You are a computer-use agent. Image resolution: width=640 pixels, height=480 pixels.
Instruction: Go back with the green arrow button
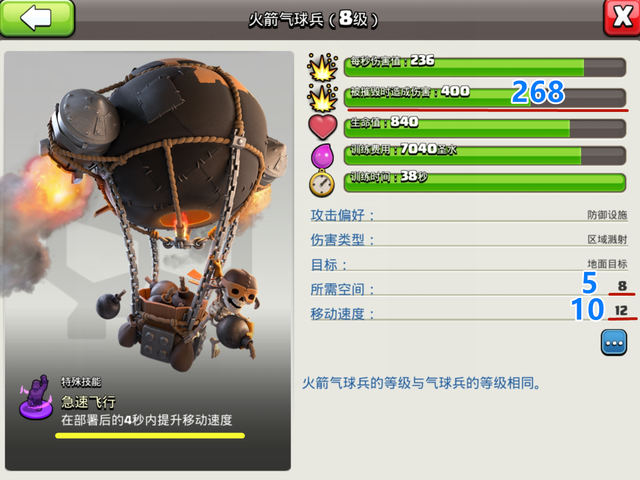point(37,18)
